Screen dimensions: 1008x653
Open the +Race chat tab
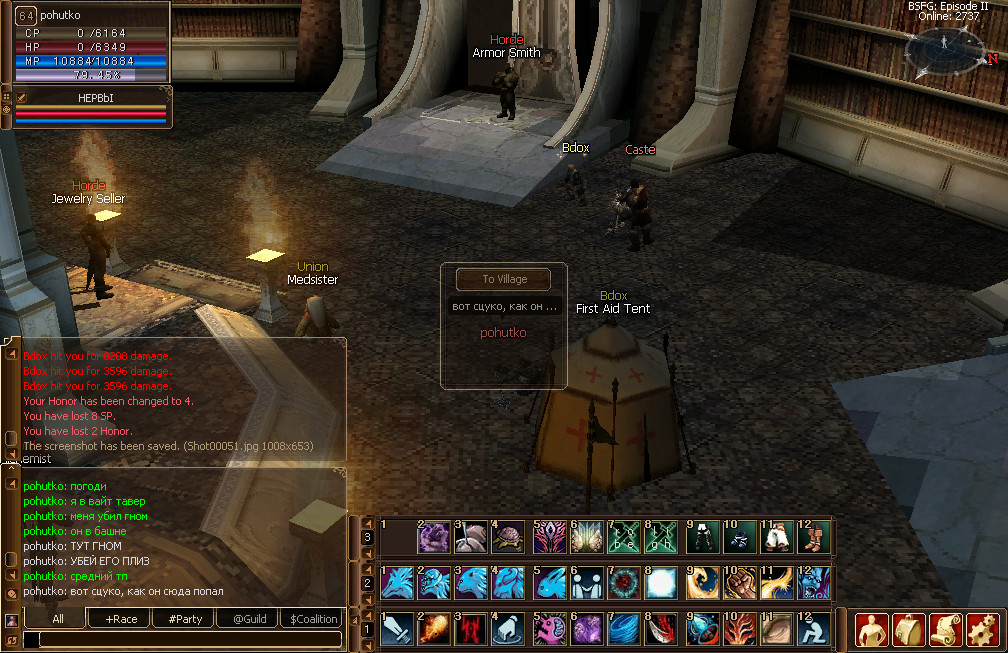[120, 619]
